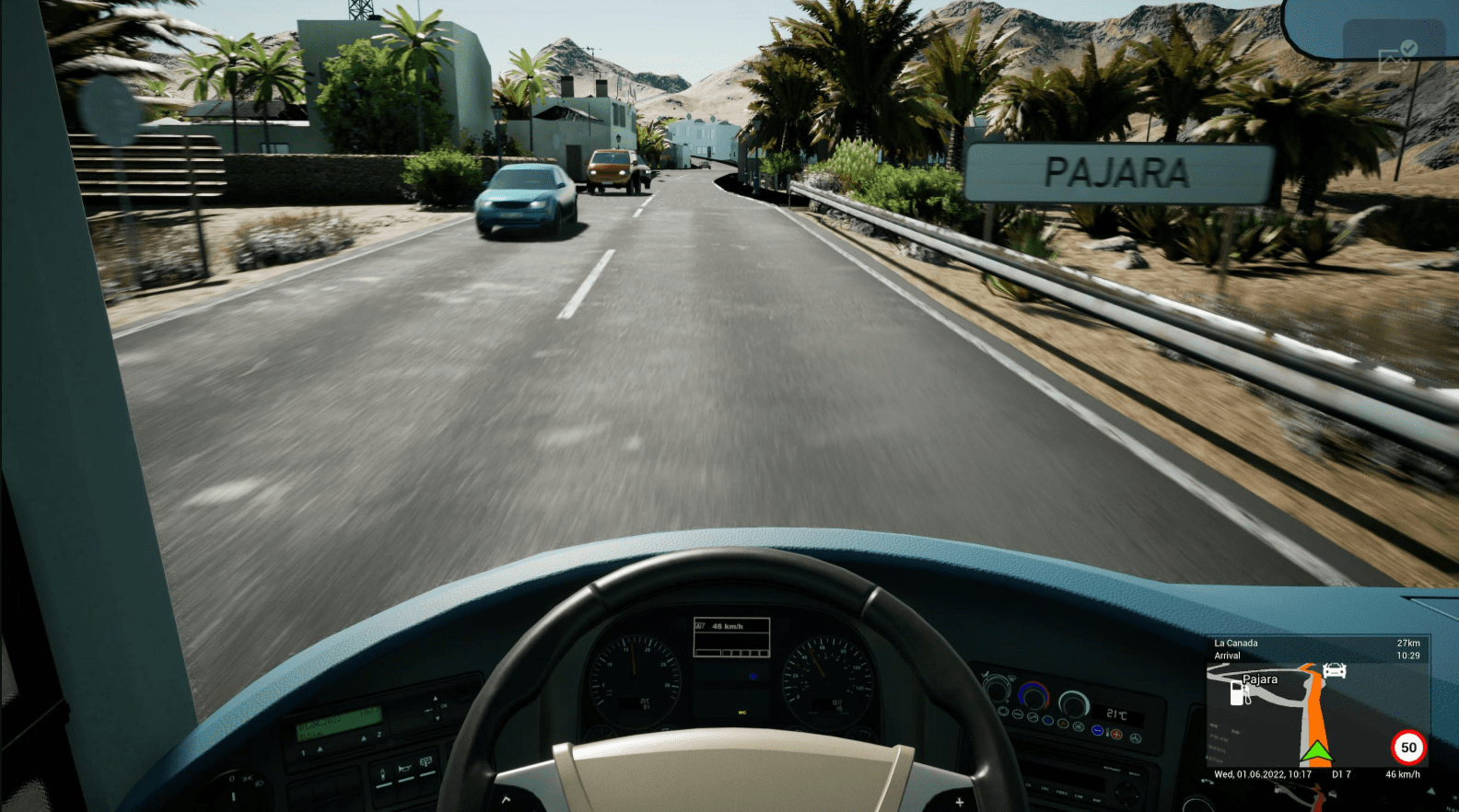This screenshot has height=812, width=1459.
Task: Select the fan symbol on climate controls
Action: click(x=1079, y=726)
